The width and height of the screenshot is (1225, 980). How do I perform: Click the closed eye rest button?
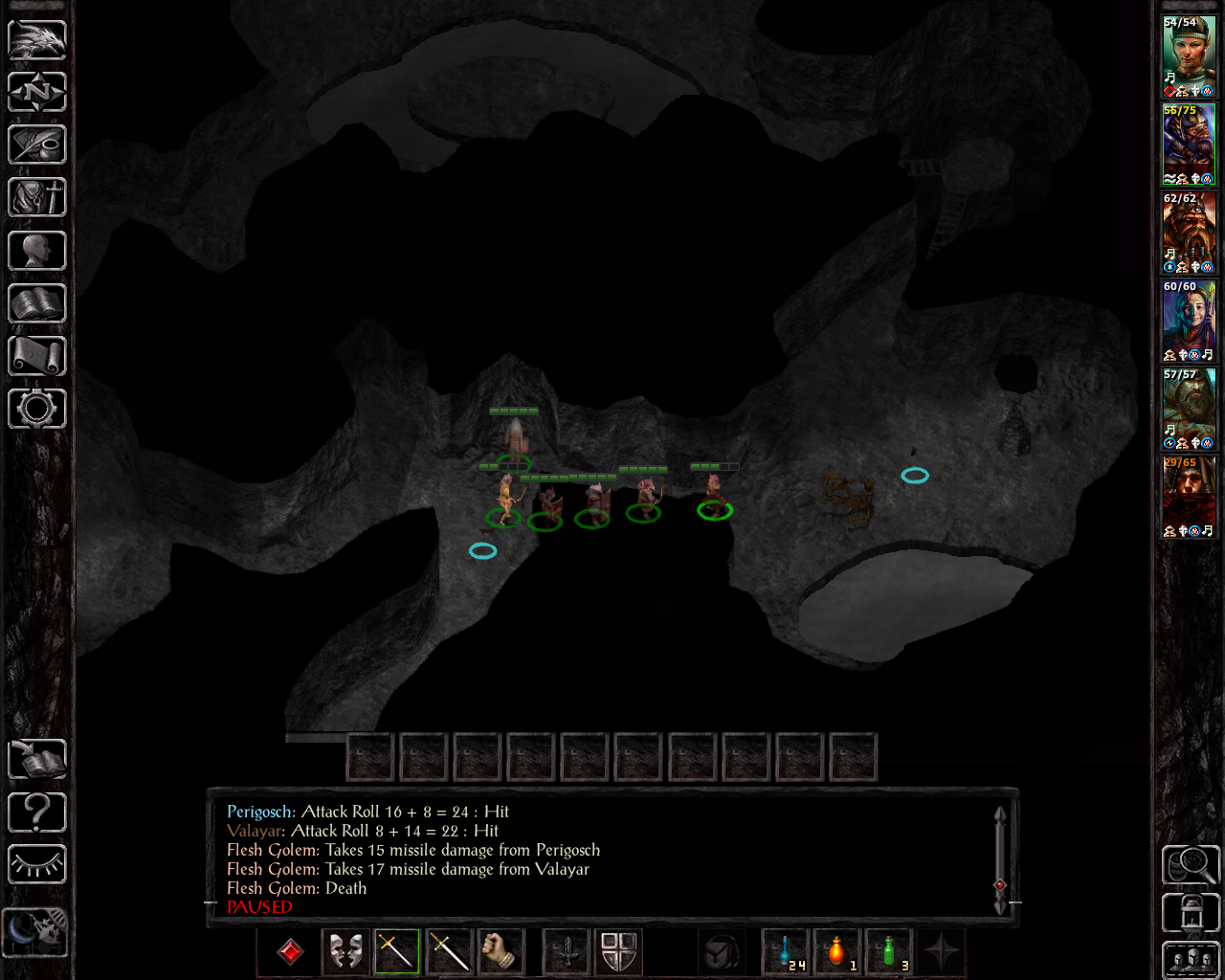[x=37, y=865]
